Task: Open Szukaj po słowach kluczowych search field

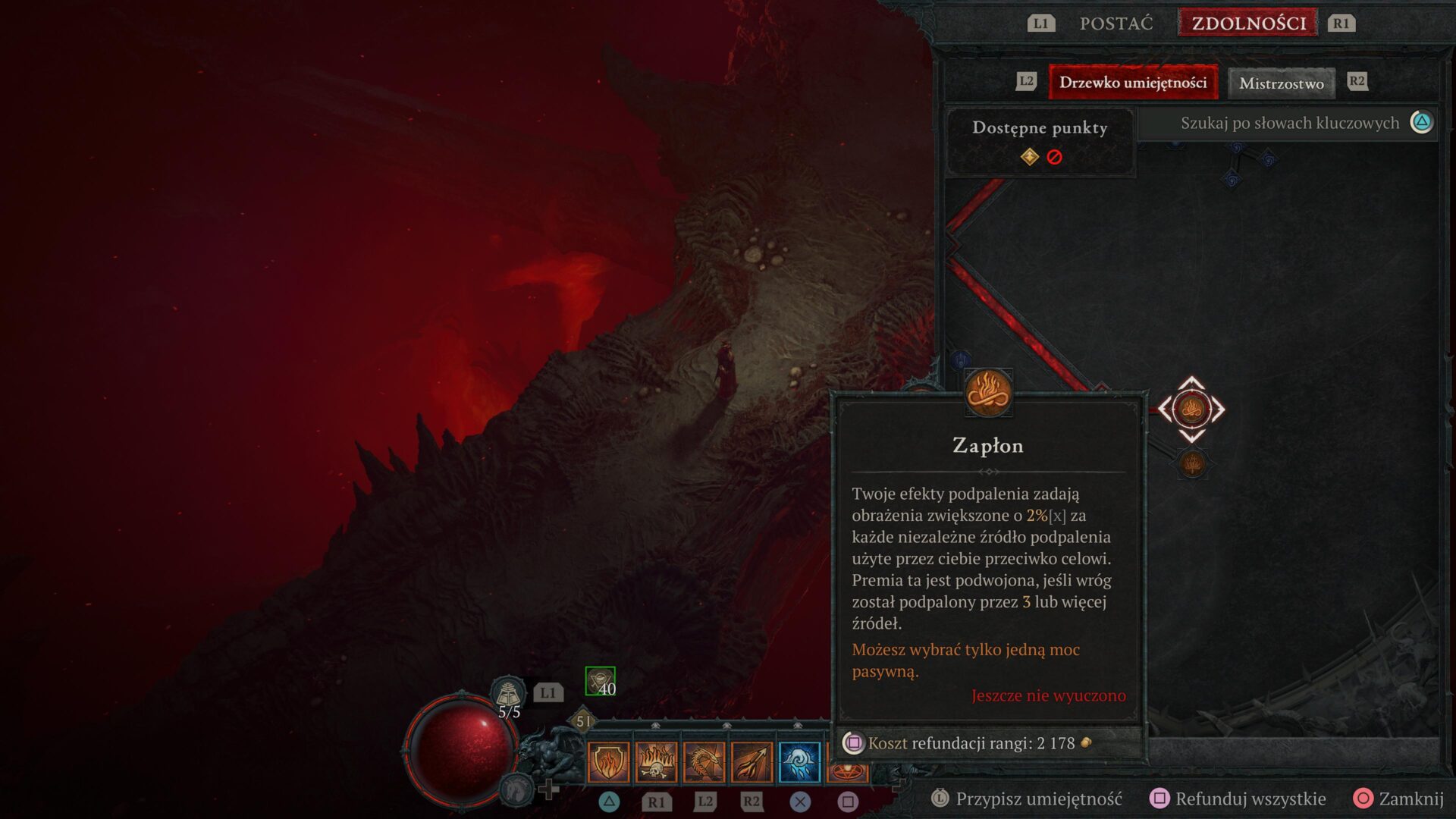Action: click(x=1289, y=122)
